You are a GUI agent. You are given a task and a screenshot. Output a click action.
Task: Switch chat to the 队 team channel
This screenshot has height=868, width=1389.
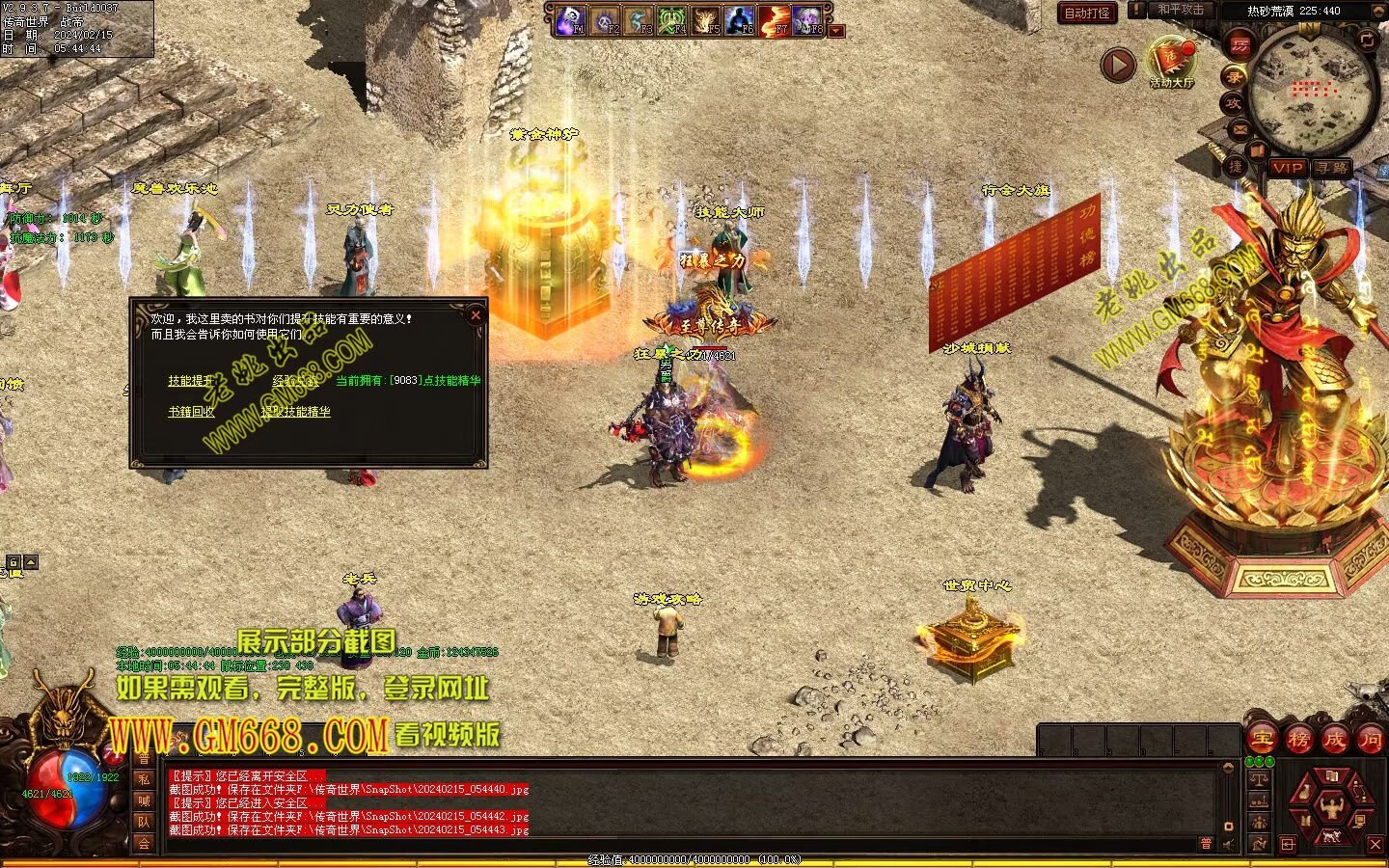[x=144, y=822]
